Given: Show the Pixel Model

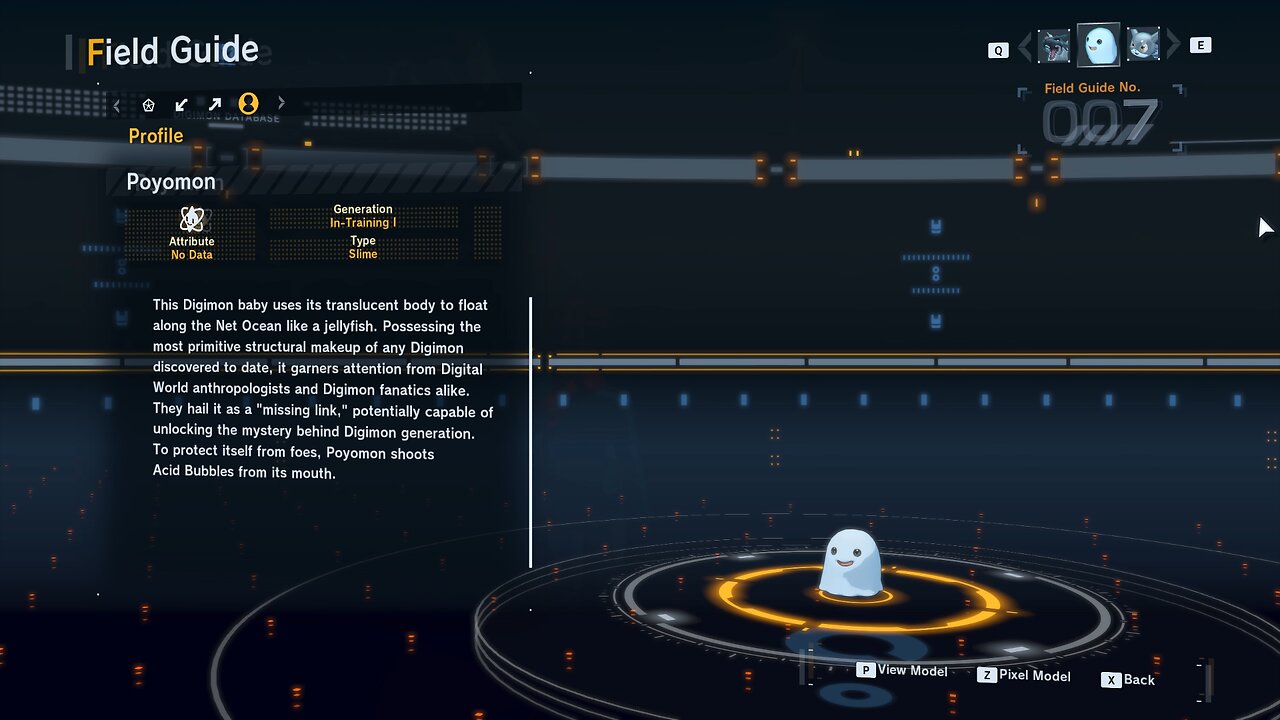Looking at the screenshot, I should (x=1024, y=676).
